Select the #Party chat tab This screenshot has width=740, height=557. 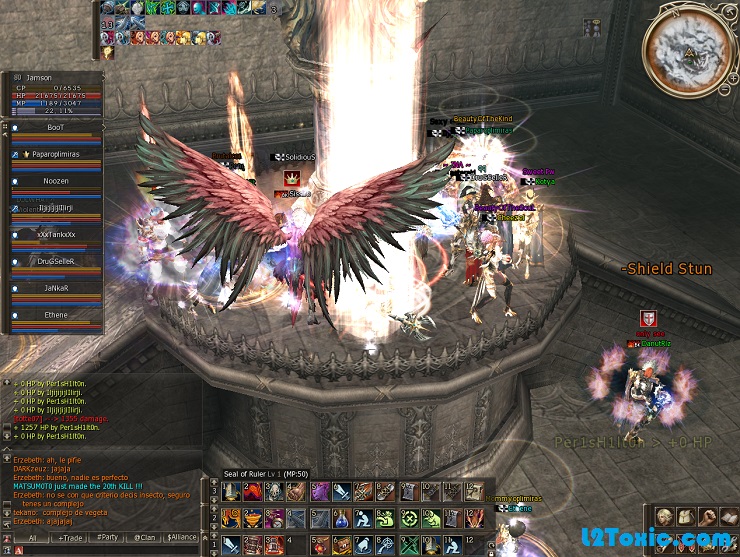[108, 538]
